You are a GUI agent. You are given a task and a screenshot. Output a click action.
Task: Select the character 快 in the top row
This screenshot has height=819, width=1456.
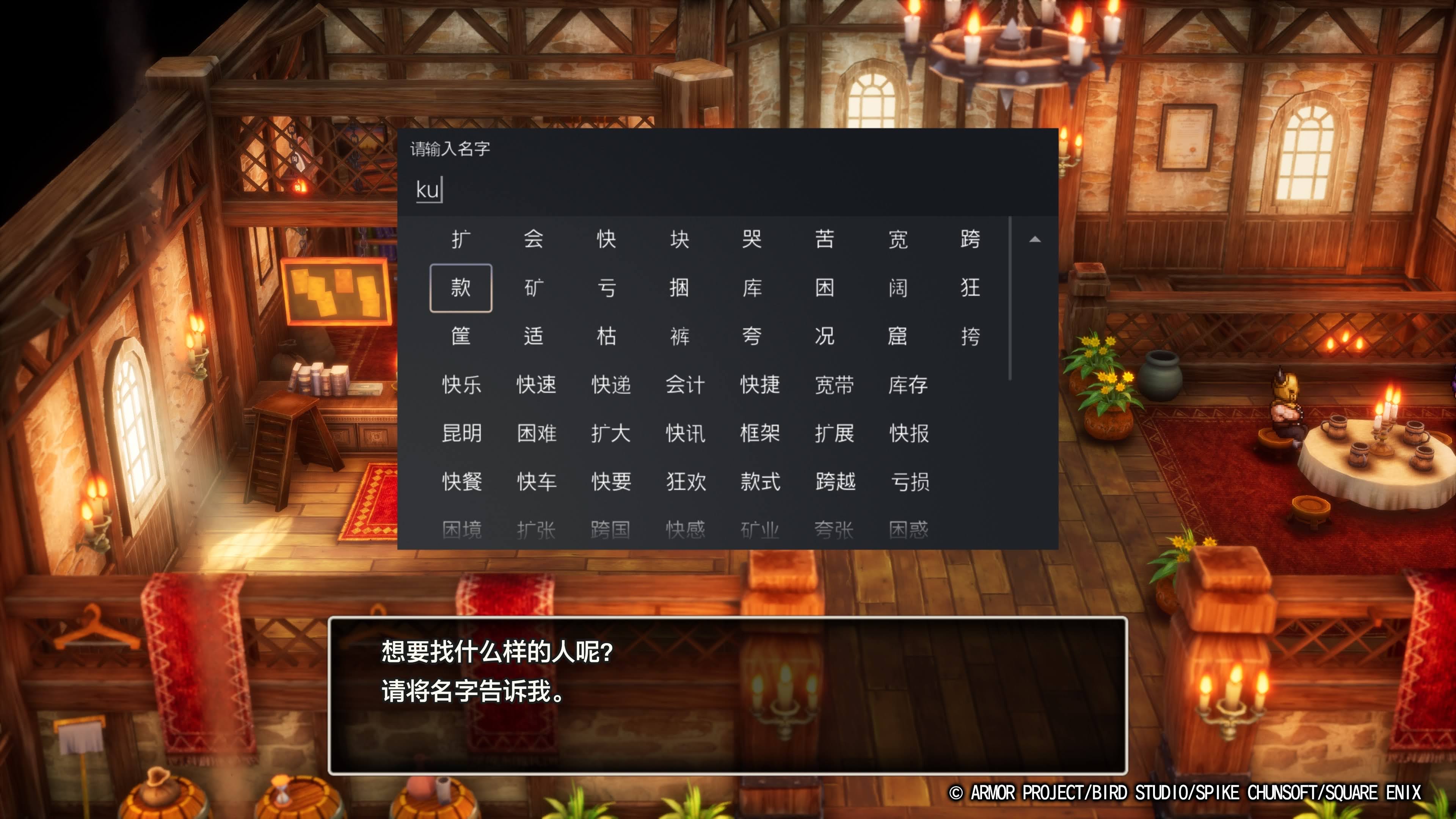coord(607,239)
